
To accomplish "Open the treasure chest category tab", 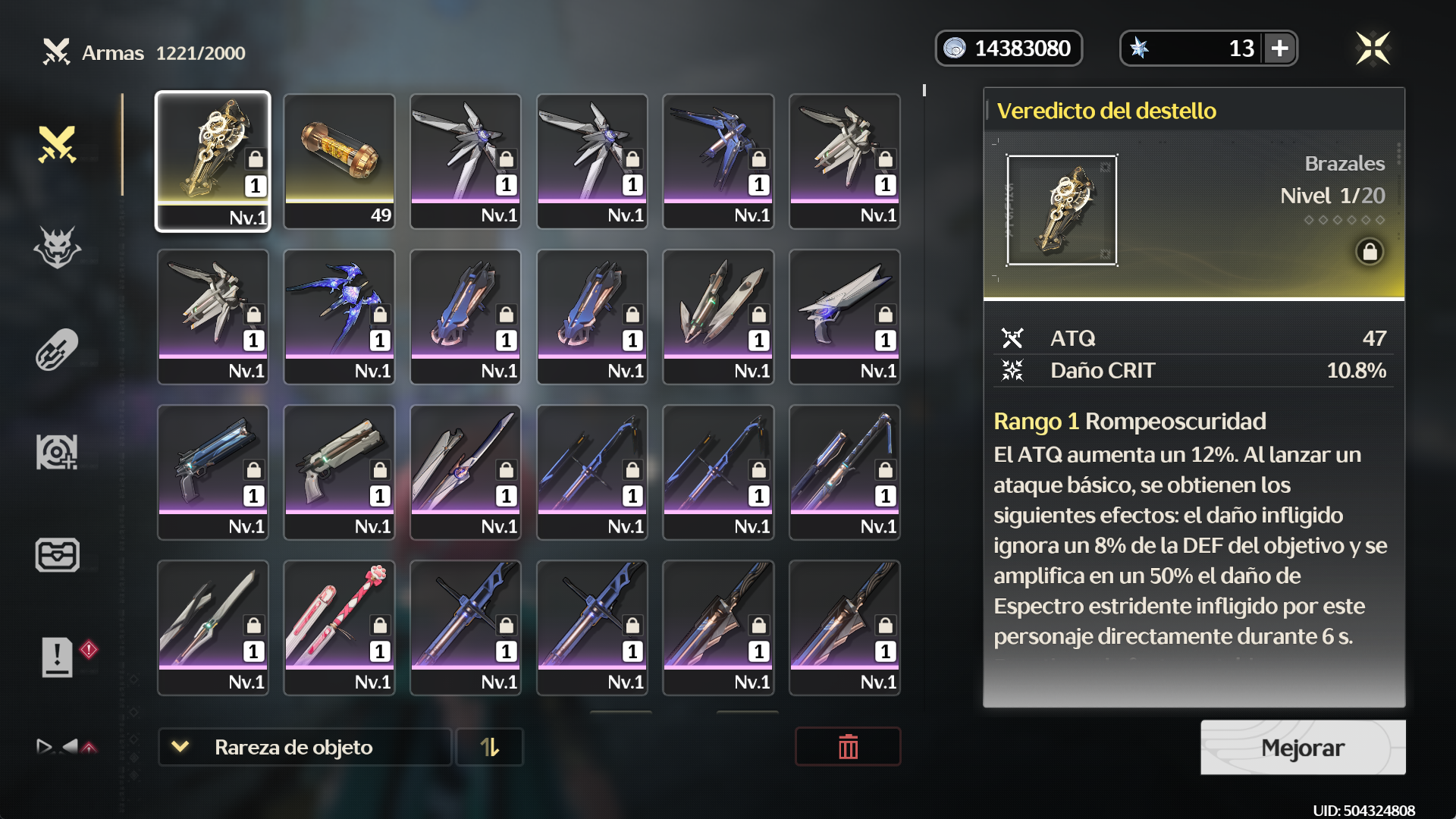I will 58,555.
